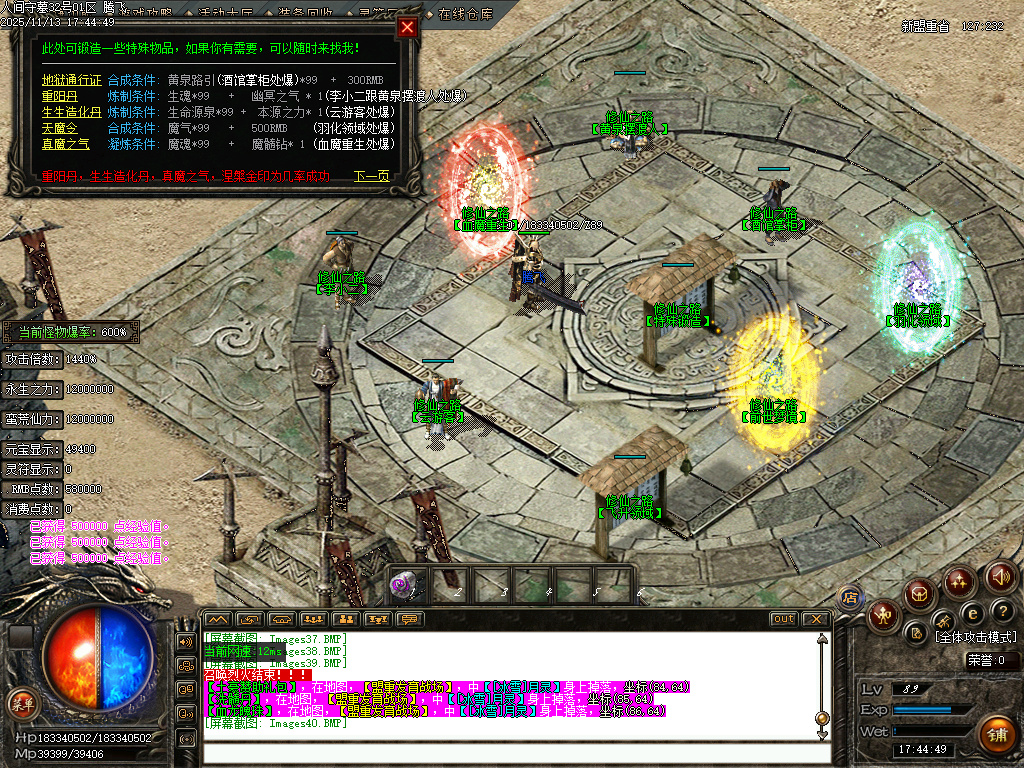Pick the 生生造化丹 refining link
The image size is (1024, 768).
point(71,112)
